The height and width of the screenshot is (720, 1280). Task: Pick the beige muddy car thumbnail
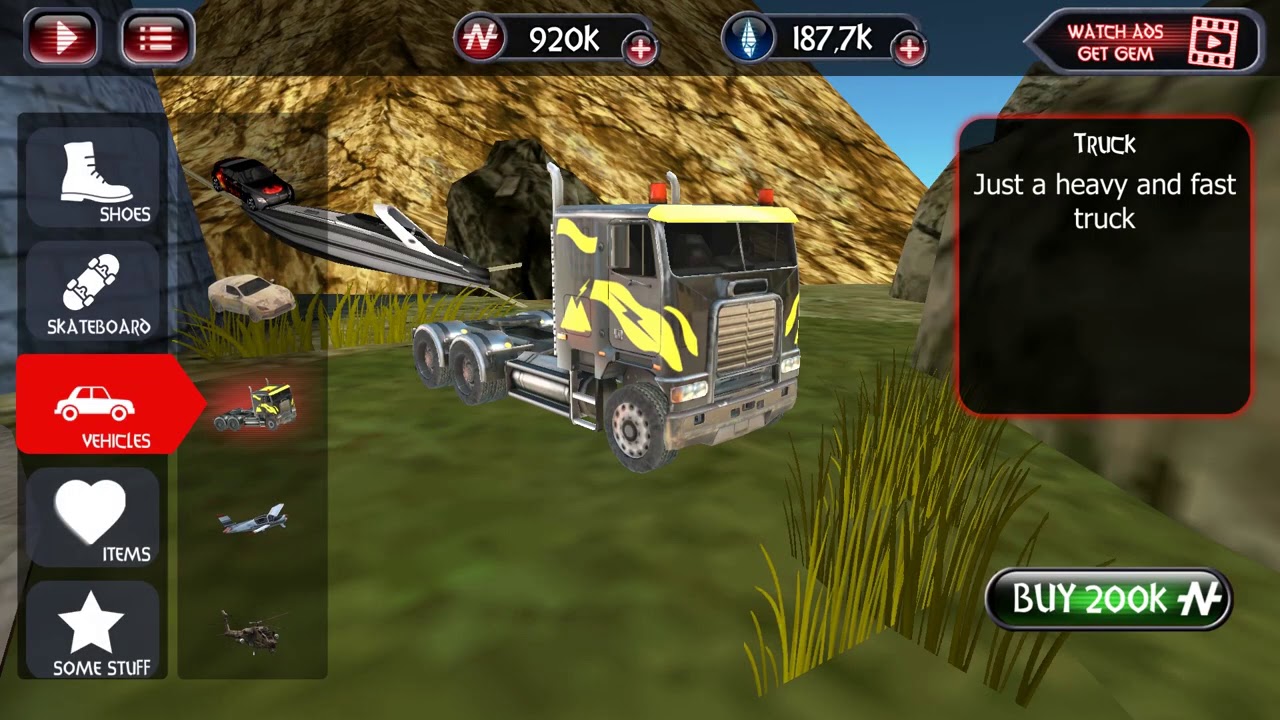pyautogui.click(x=251, y=297)
